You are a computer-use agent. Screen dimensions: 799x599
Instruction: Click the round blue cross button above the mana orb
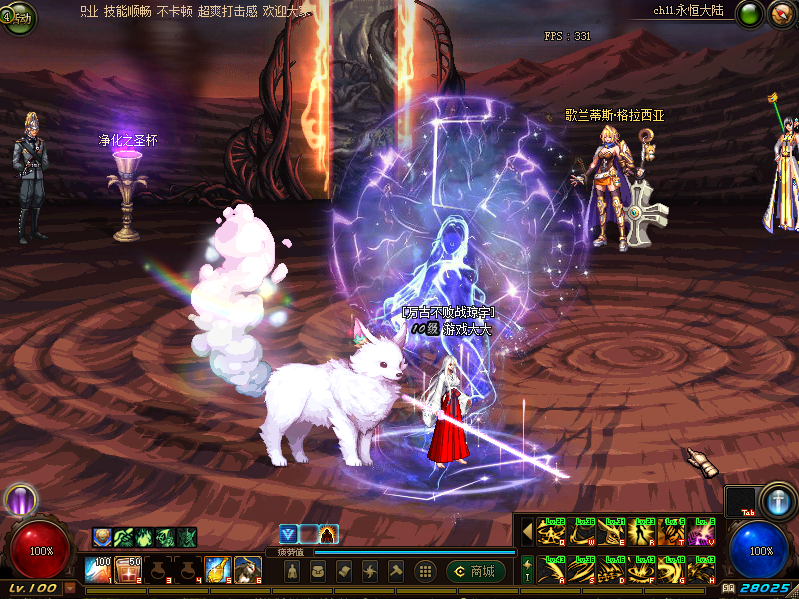[x=776, y=499]
